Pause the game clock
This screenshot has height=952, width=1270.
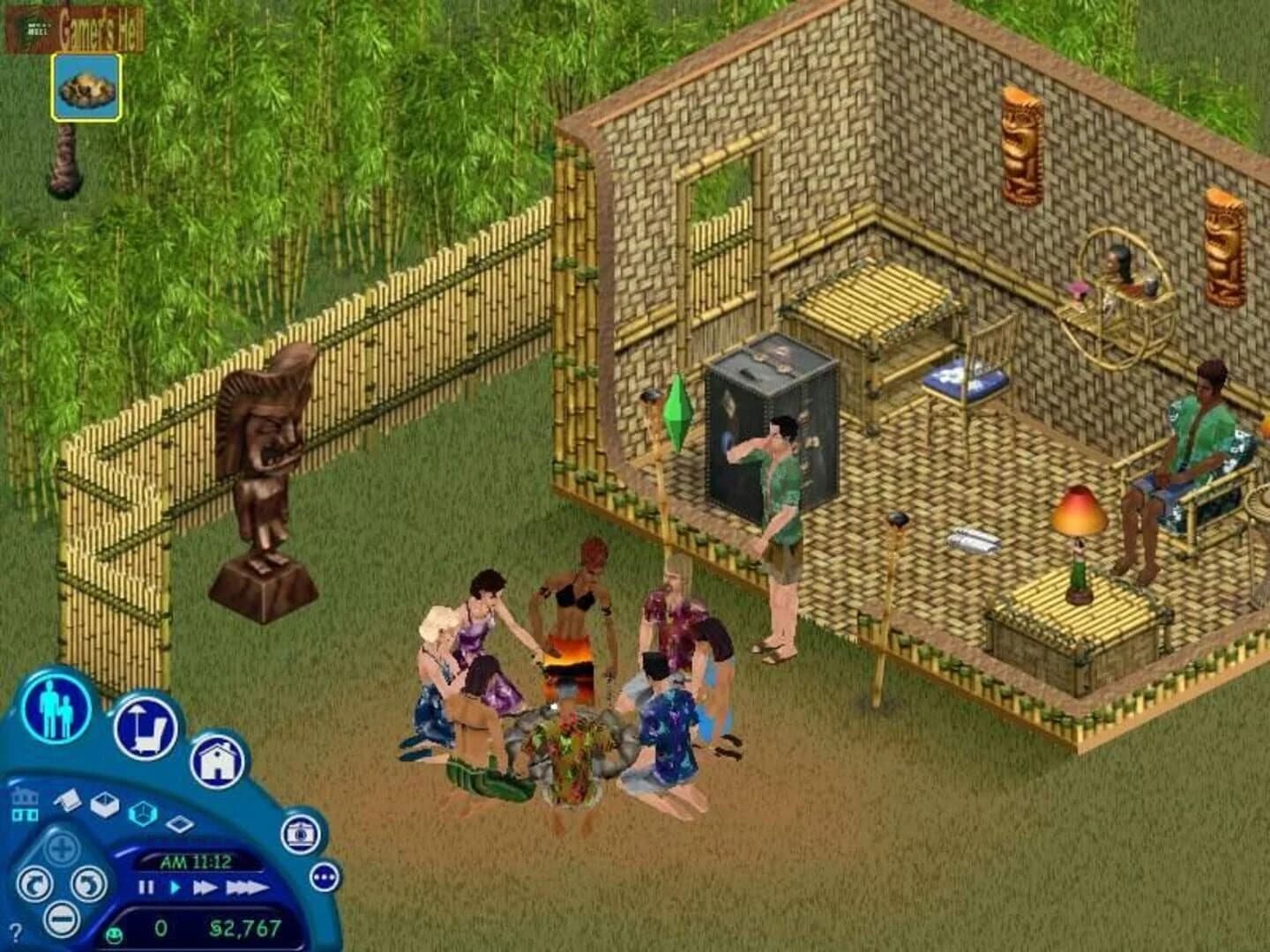pyautogui.click(x=146, y=887)
